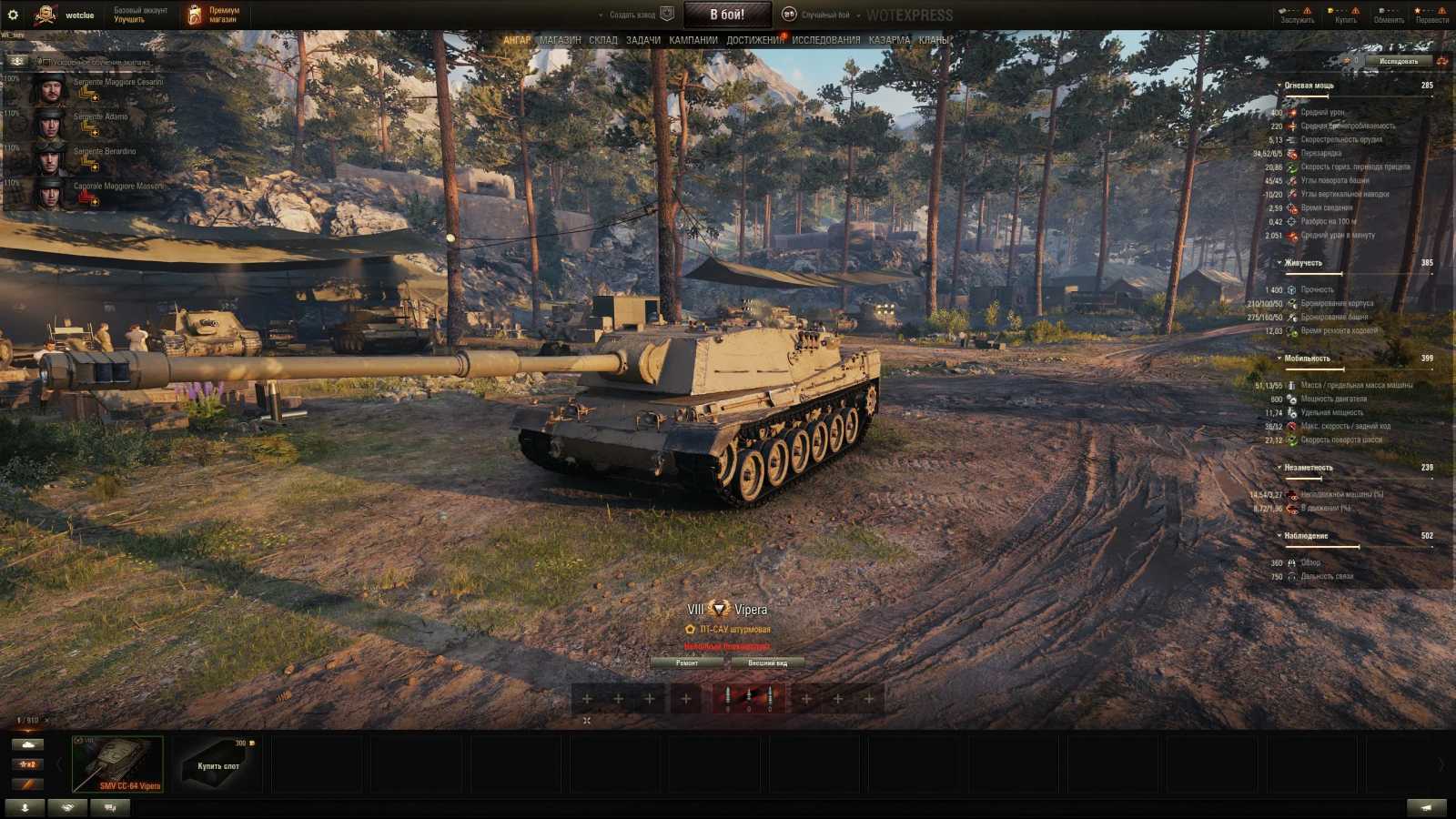Toggle the primary vehicle marker filter
The image size is (1456, 819).
[28, 784]
